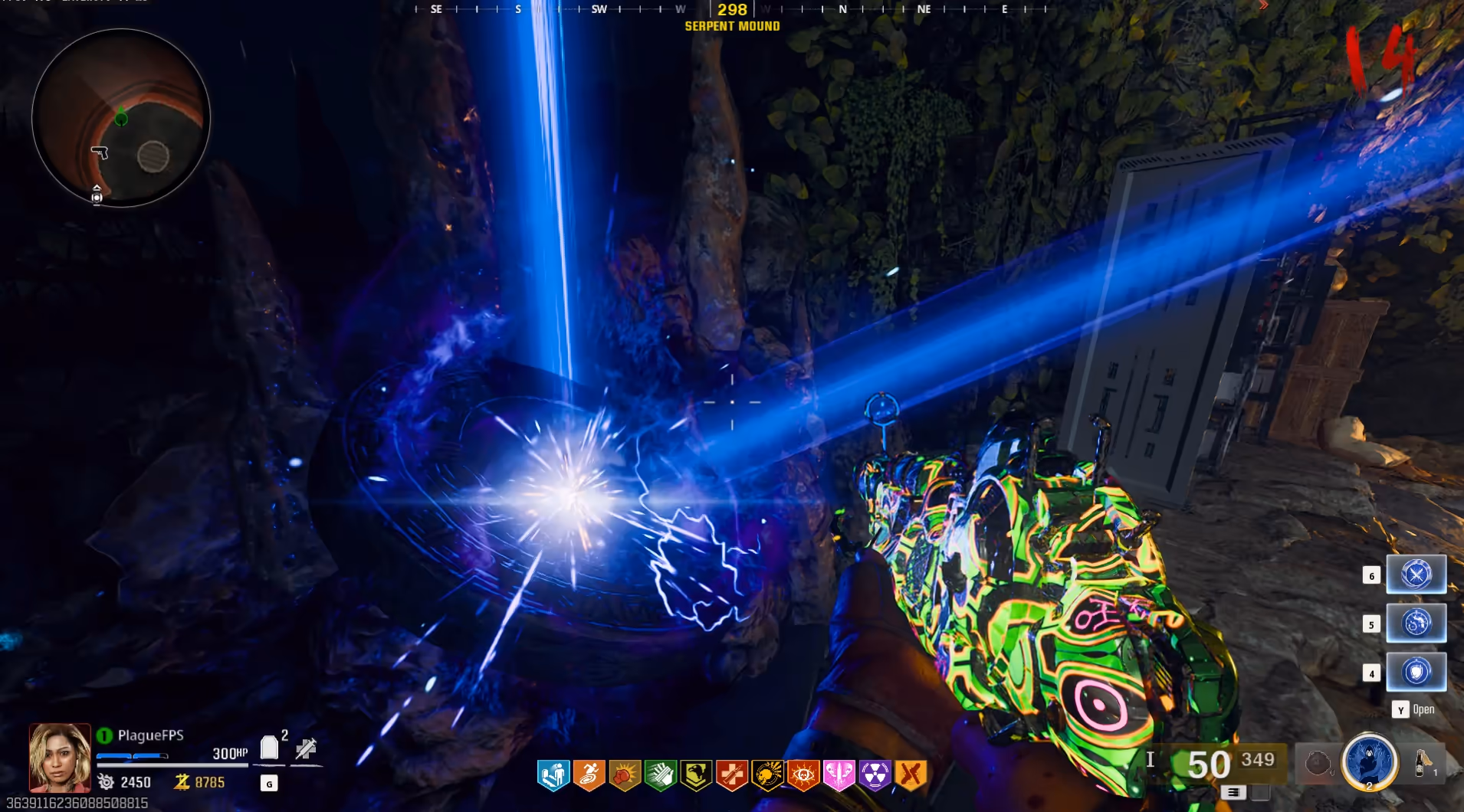Screen dimensions: 1464x812
Task: Select the Quick Revive perk icon
Action: coord(731,776)
